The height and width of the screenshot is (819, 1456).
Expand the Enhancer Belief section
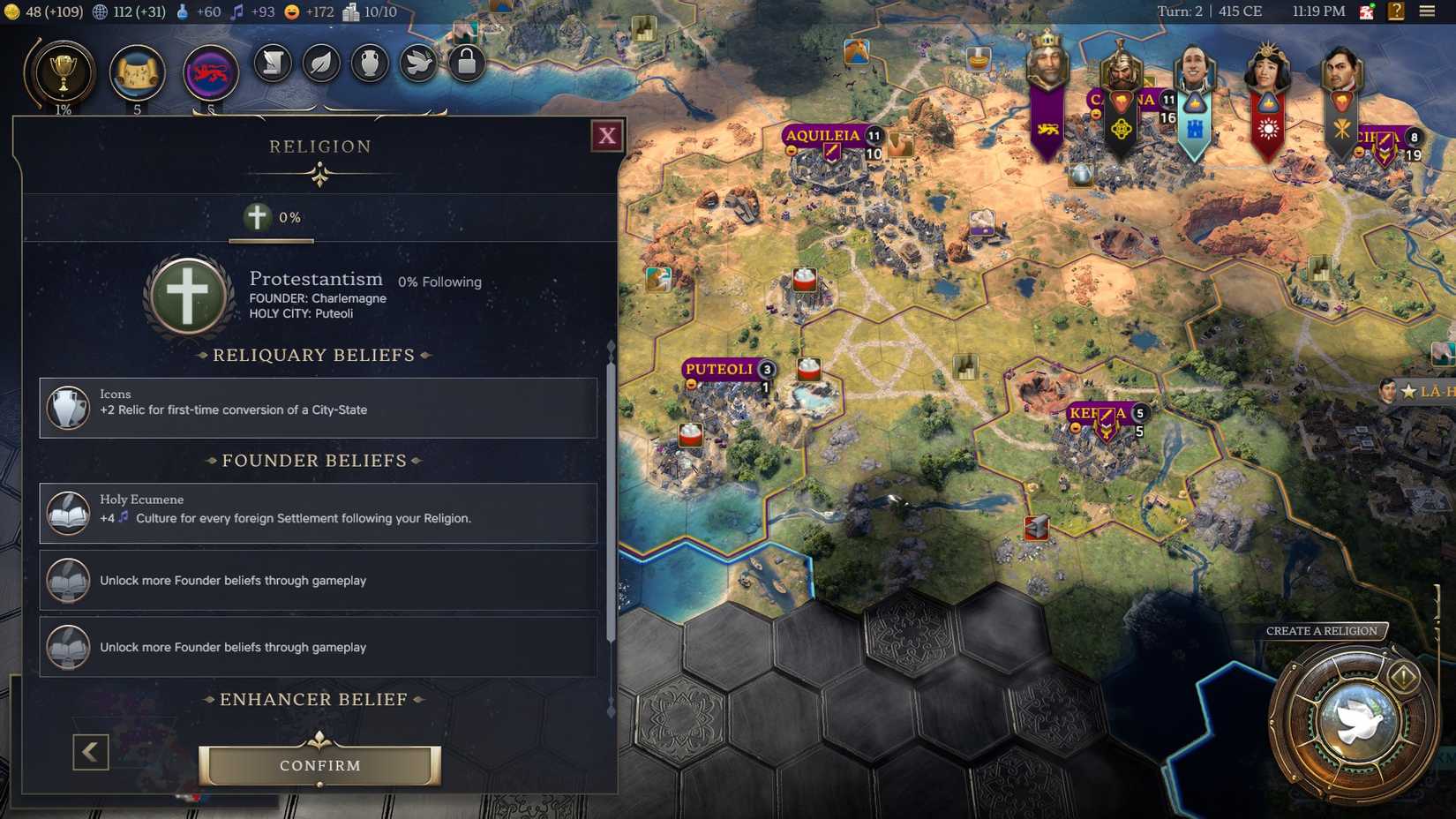click(314, 699)
